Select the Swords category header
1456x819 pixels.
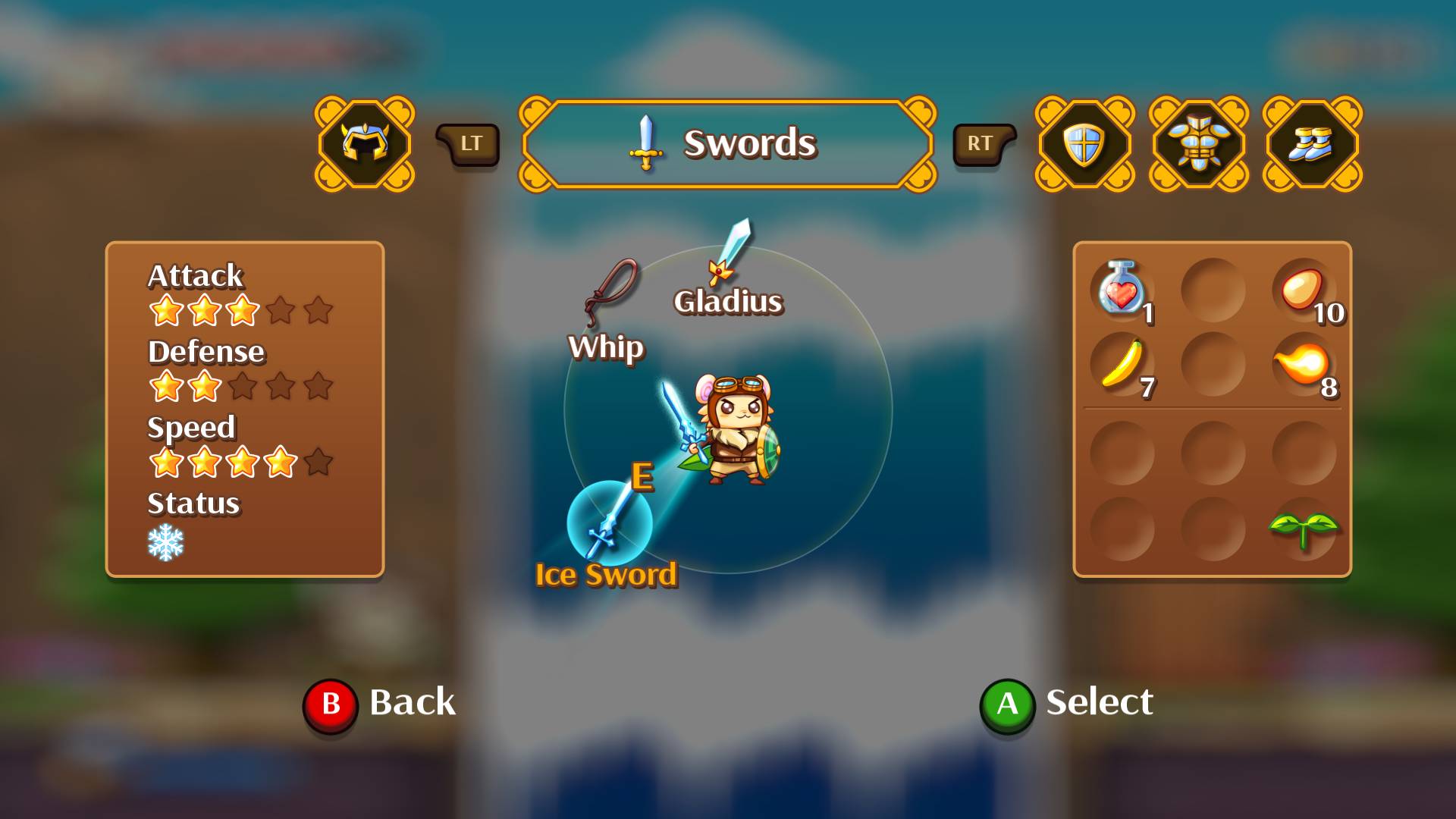[x=727, y=143]
